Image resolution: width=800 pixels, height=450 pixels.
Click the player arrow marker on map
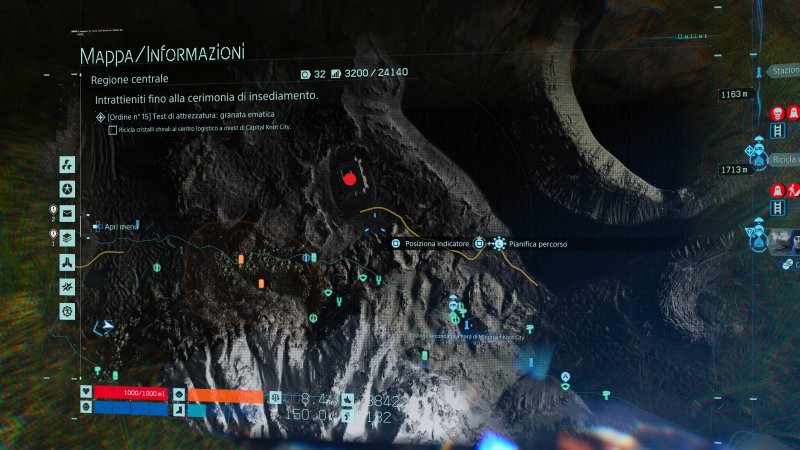point(103,326)
